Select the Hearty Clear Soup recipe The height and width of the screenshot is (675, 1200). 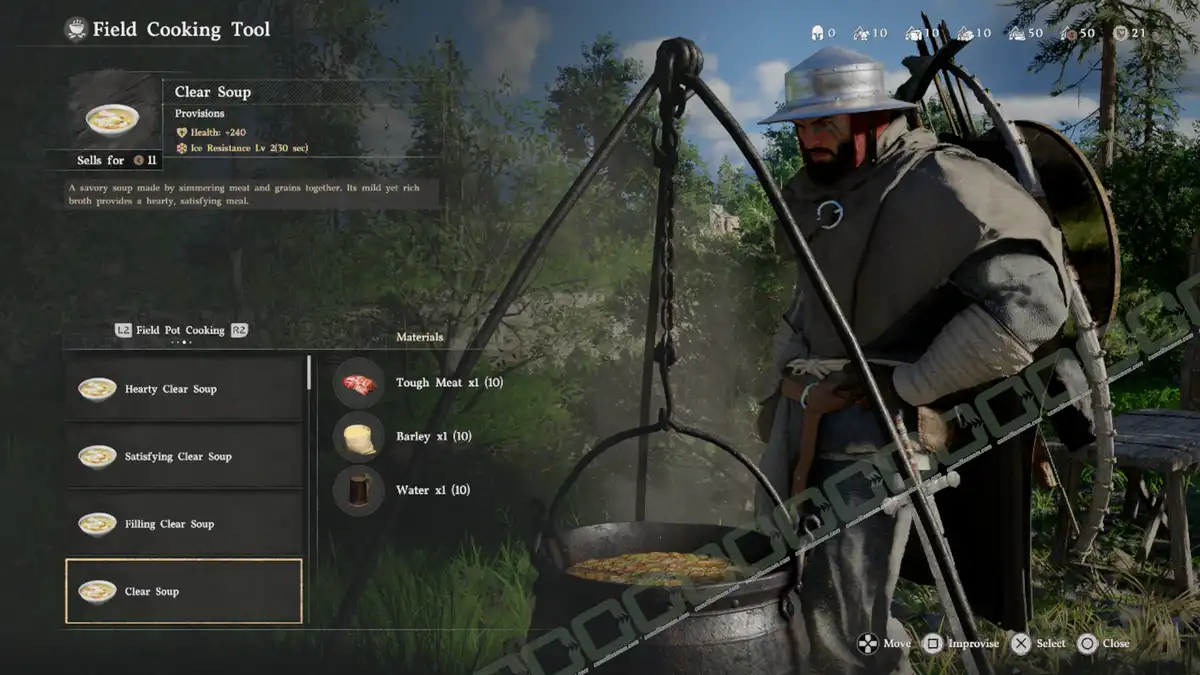click(184, 389)
